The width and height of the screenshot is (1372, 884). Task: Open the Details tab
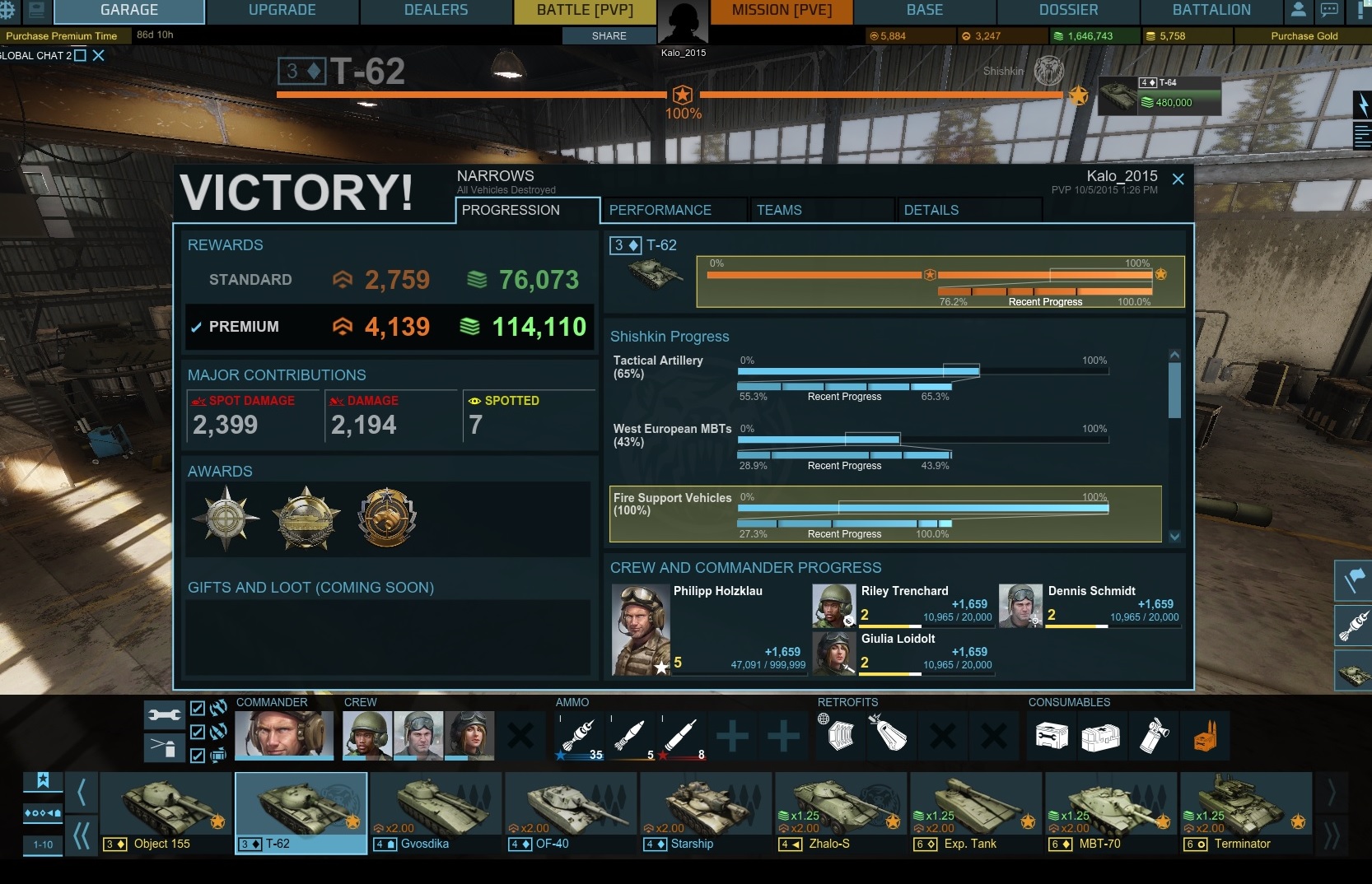coord(931,210)
